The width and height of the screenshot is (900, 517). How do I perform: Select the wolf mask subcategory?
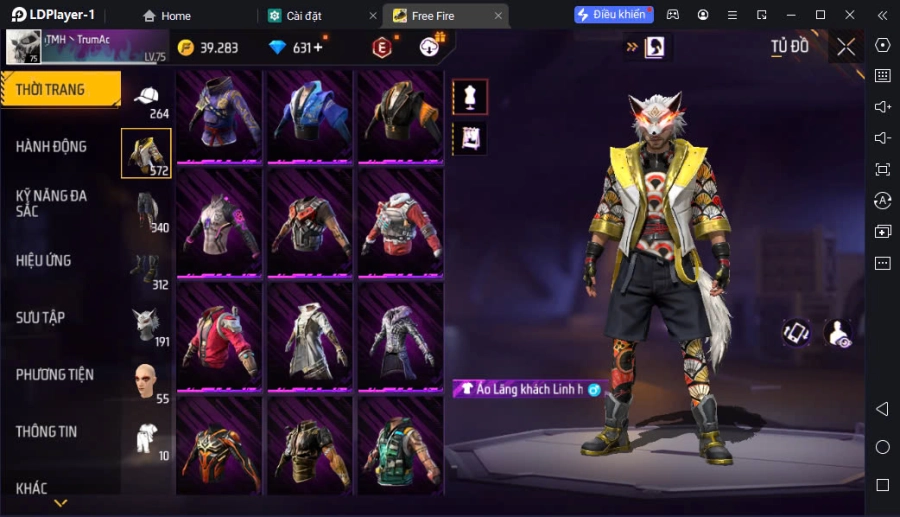(147, 325)
